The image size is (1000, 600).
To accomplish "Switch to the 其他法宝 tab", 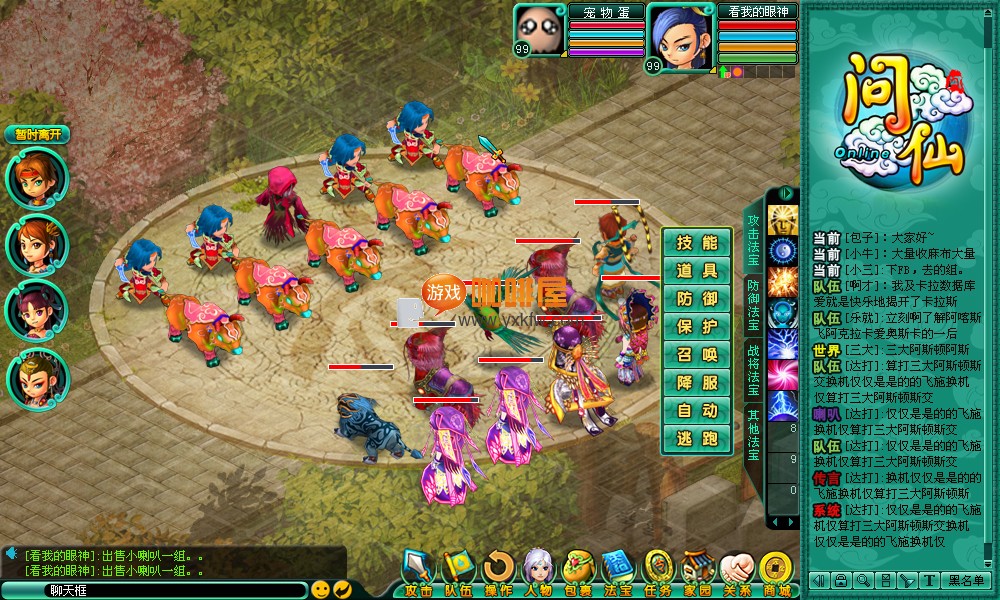I will pyautogui.click(x=754, y=434).
